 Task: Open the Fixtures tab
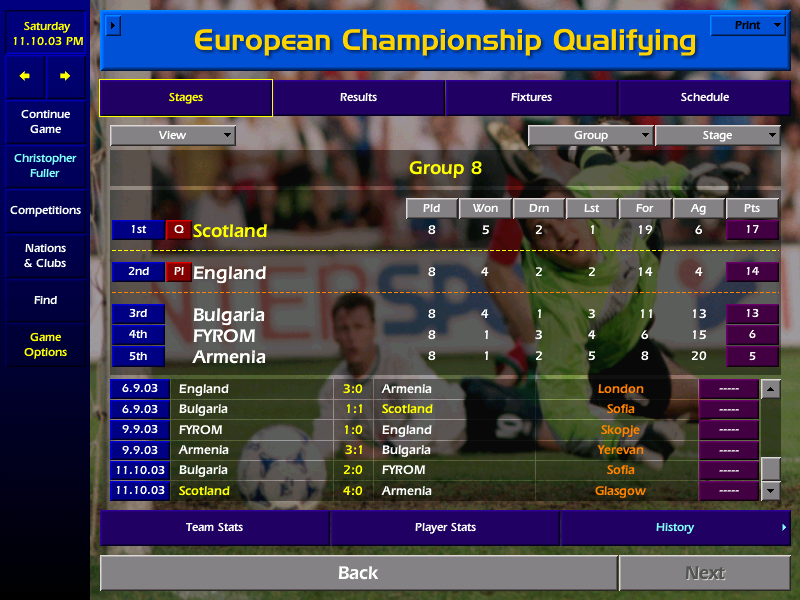tap(531, 97)
